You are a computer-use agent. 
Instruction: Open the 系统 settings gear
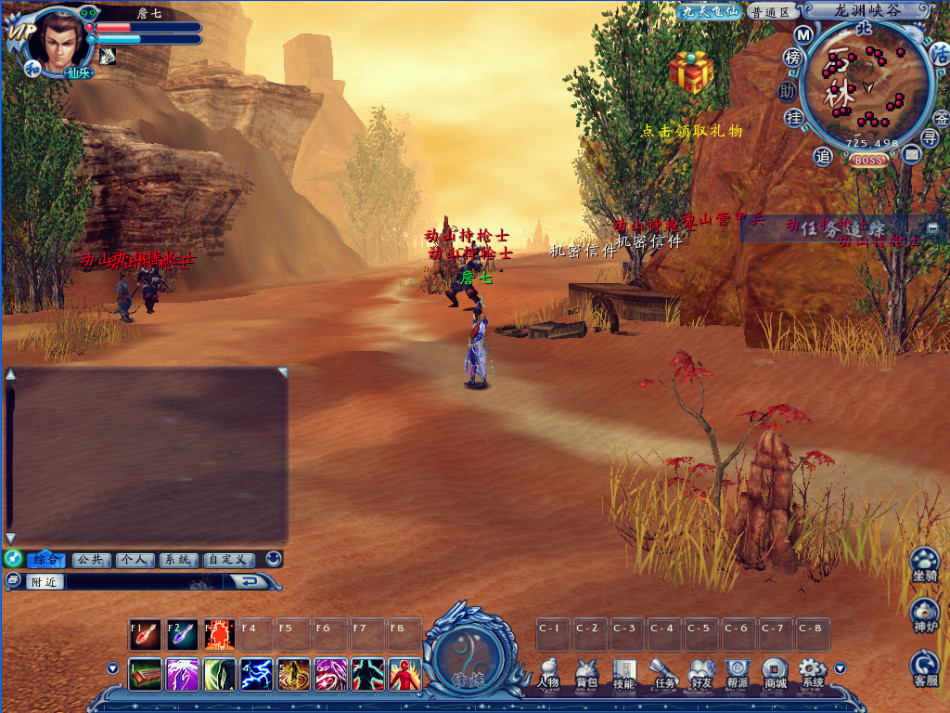click(812, 673)
